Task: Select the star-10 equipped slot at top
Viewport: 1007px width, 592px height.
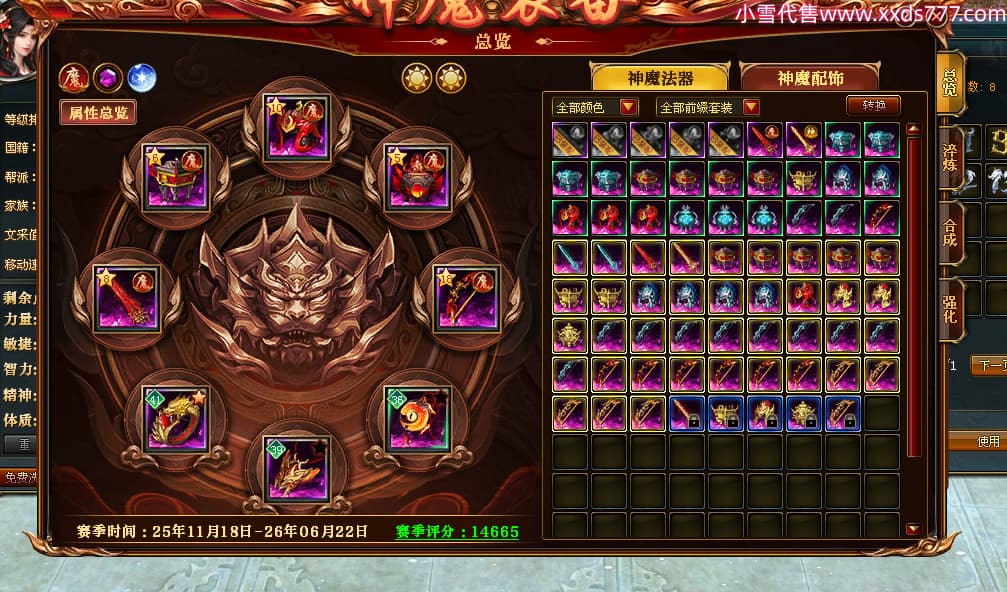Action: [x=297, y=127]
